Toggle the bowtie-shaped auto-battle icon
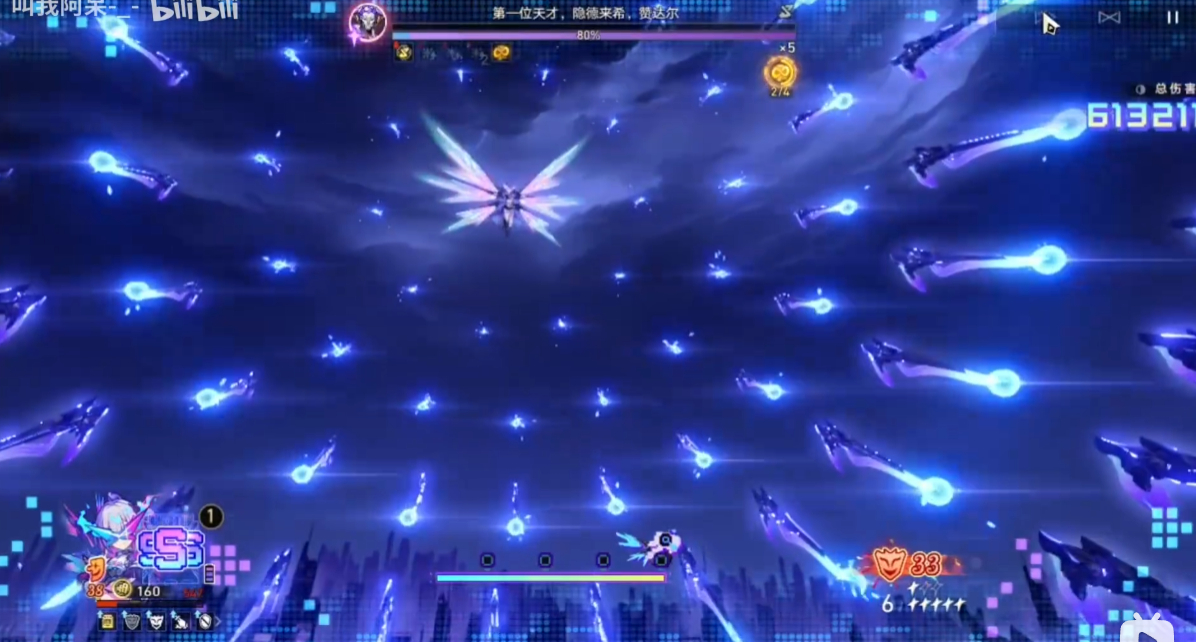The height and width of the screenshot is (642, 1196). coord(1110,17)
